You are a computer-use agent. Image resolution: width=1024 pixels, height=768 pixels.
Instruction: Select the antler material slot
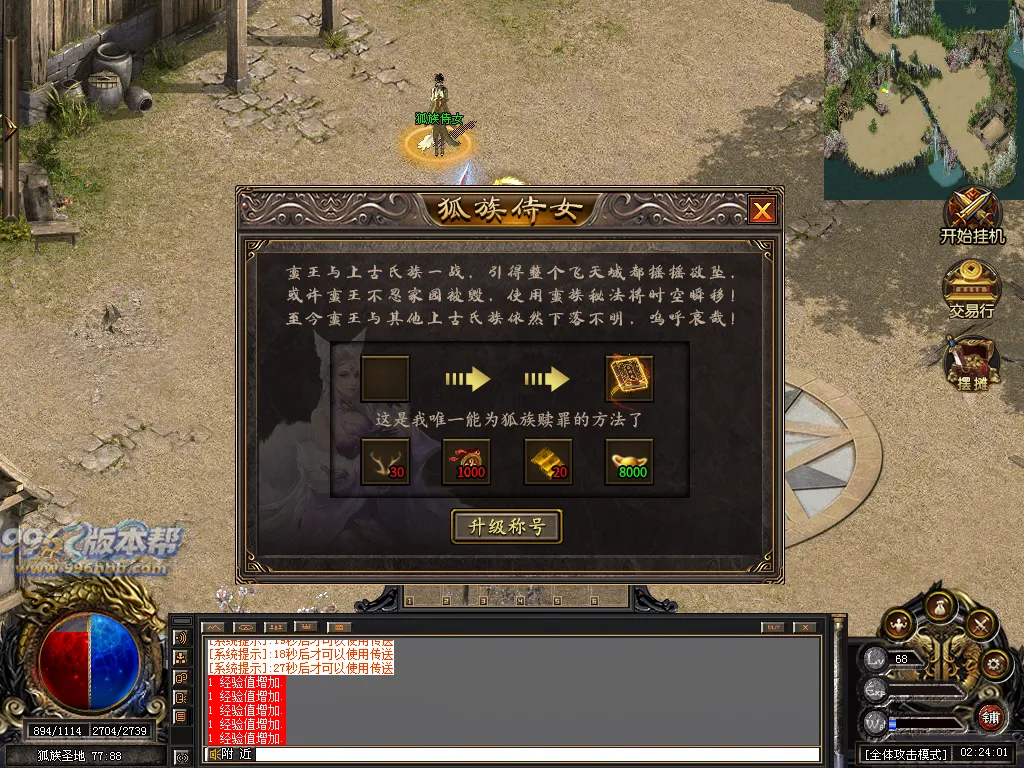385,462
